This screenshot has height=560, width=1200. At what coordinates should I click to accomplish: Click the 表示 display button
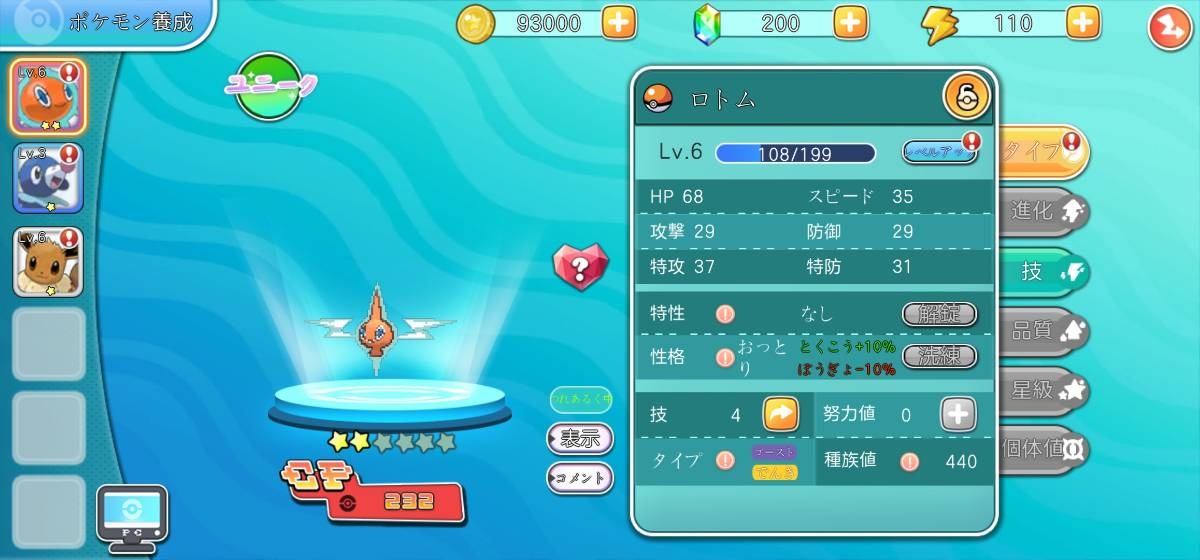580,438
